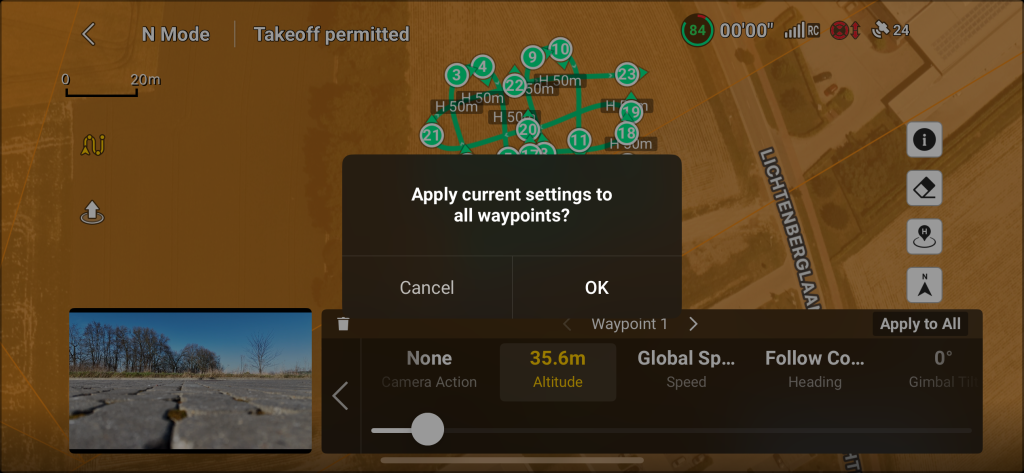Click the altitude slider handle

(427, 429)
